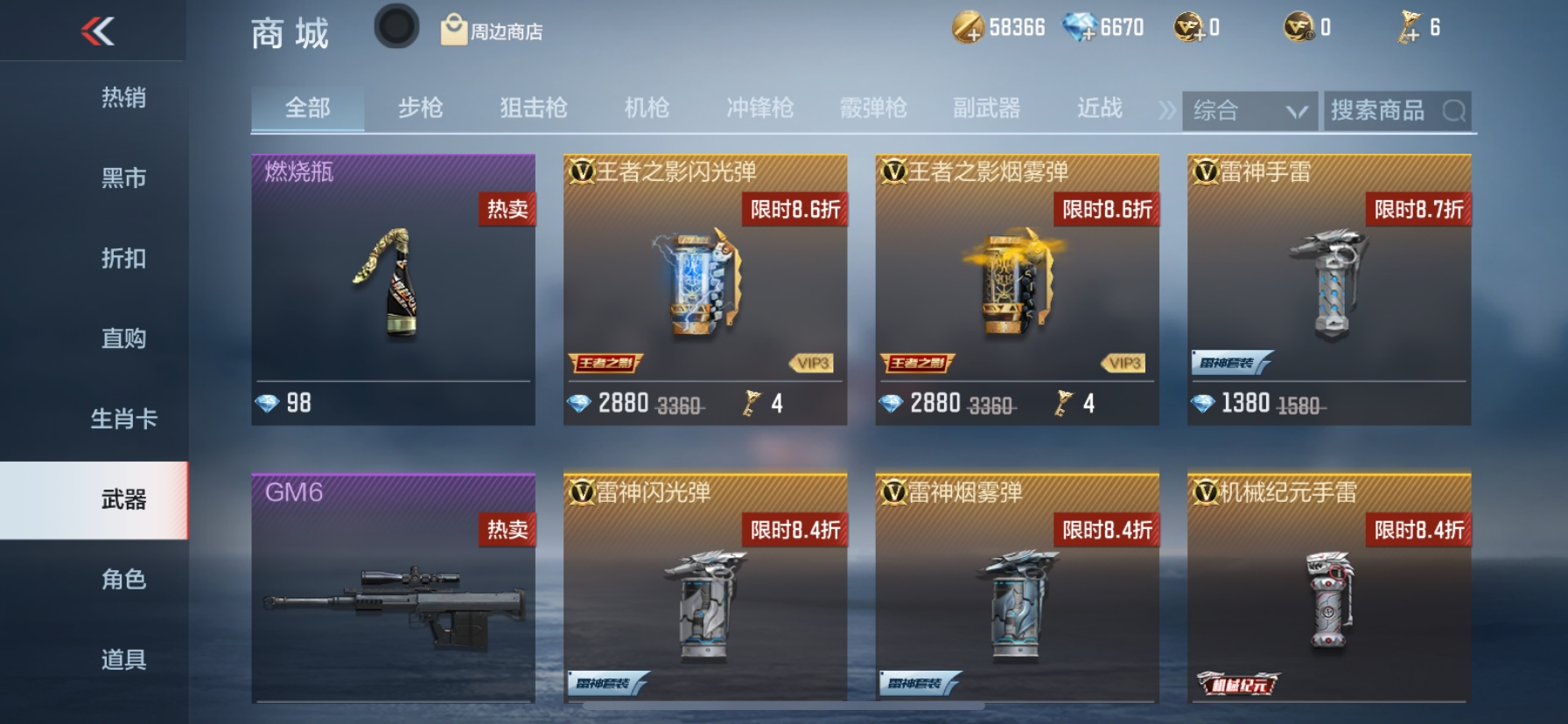This screenshot has height=724, width=1568.
Task: Open the 黑市 section in sidebar
Action: pyautogui.click(x=122, y=178)
